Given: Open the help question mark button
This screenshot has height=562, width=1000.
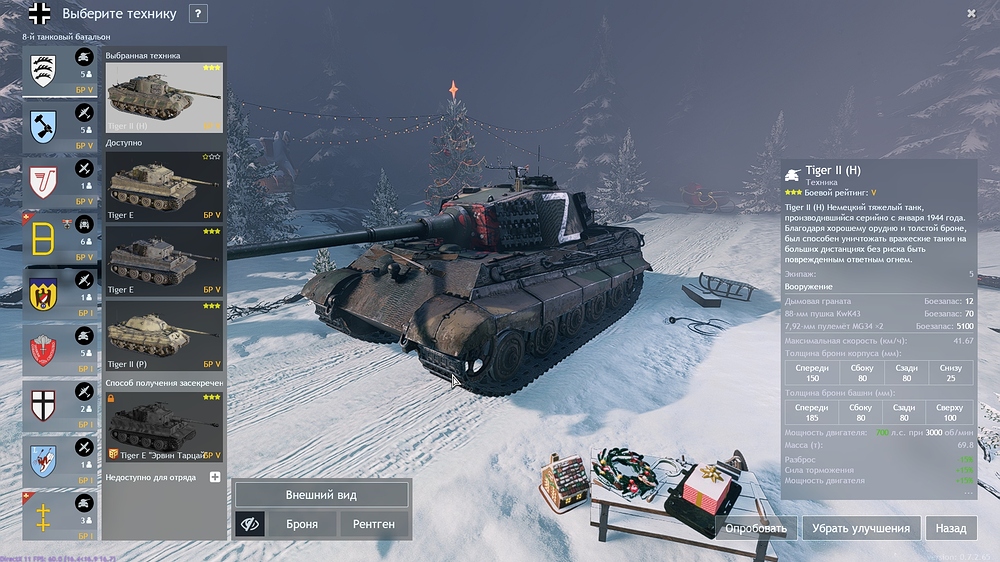Looking at the screenshot, I should click(198, 14).
